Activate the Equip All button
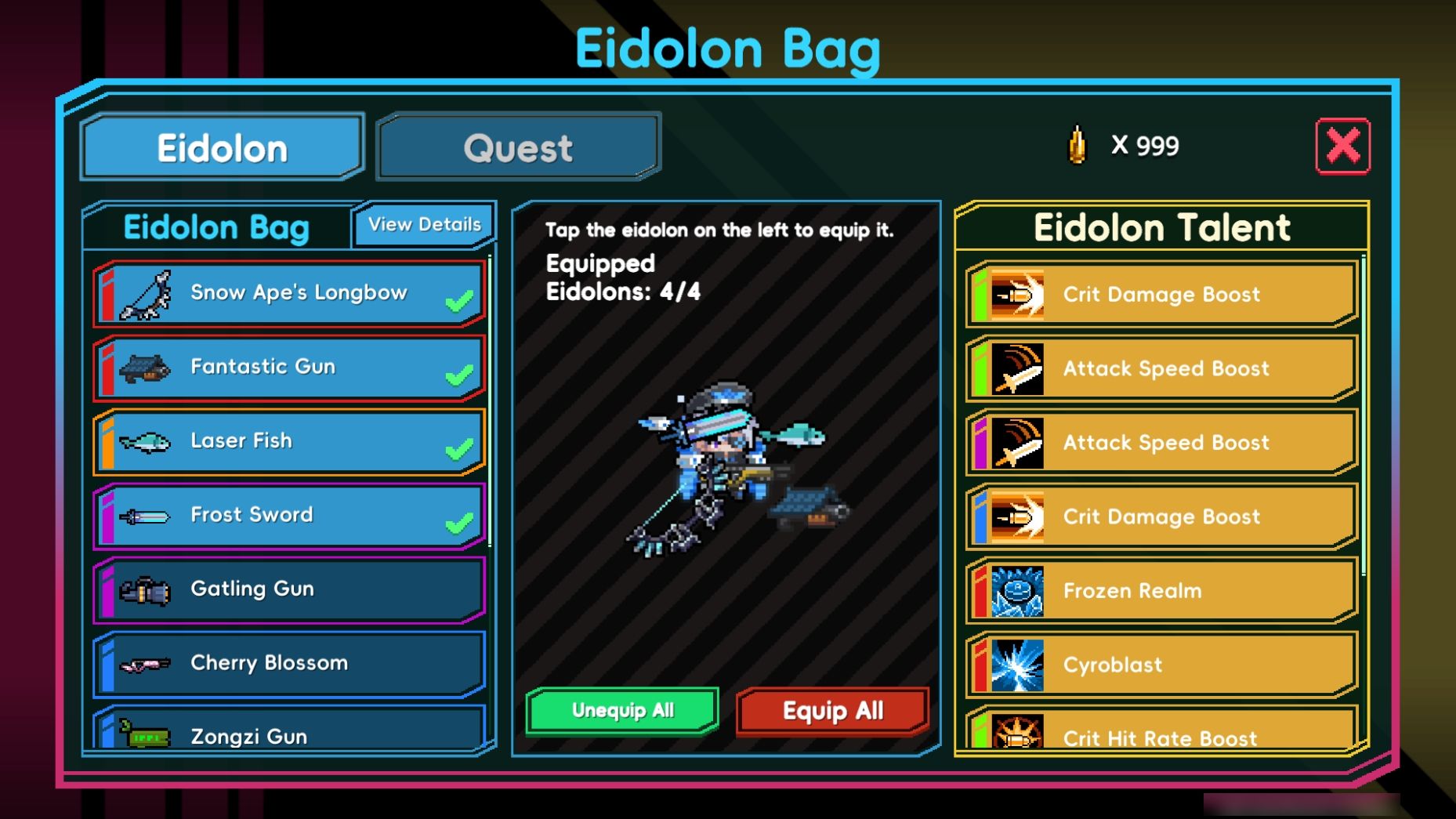This screenshot has width=1456, height=819. click(832, 712)
